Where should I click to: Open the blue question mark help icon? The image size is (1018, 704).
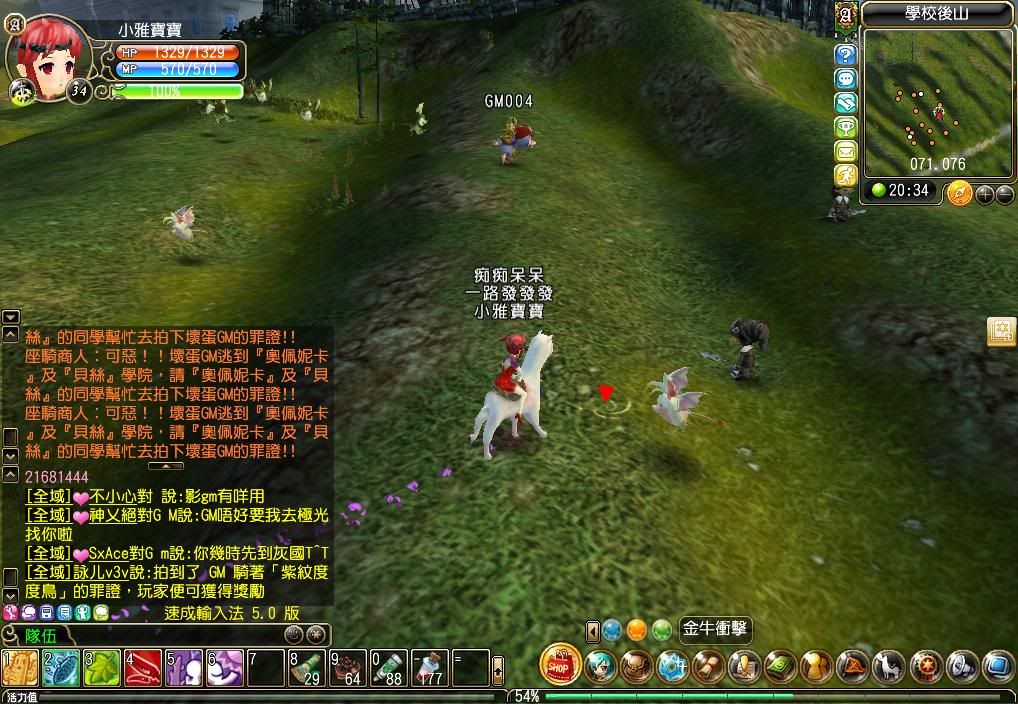pos(846,55)
